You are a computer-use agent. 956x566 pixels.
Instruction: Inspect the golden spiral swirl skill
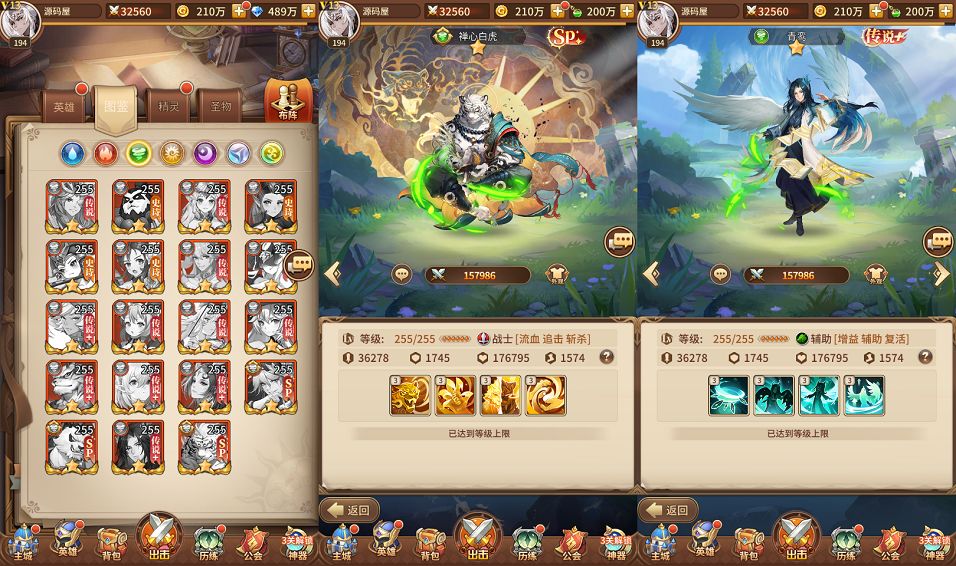click(546, 396)
